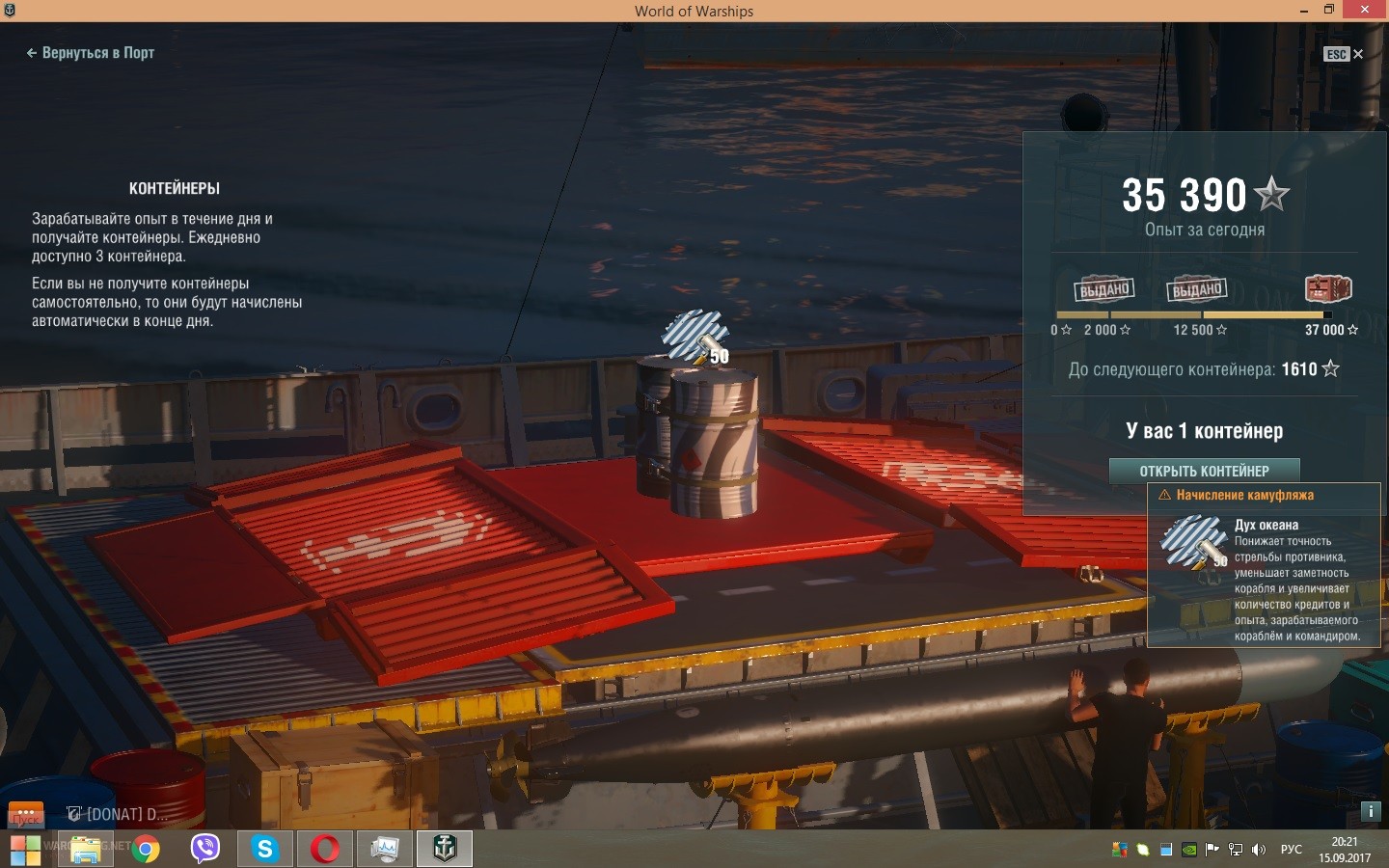Minimize the World of Warships window

point(1304,11)
